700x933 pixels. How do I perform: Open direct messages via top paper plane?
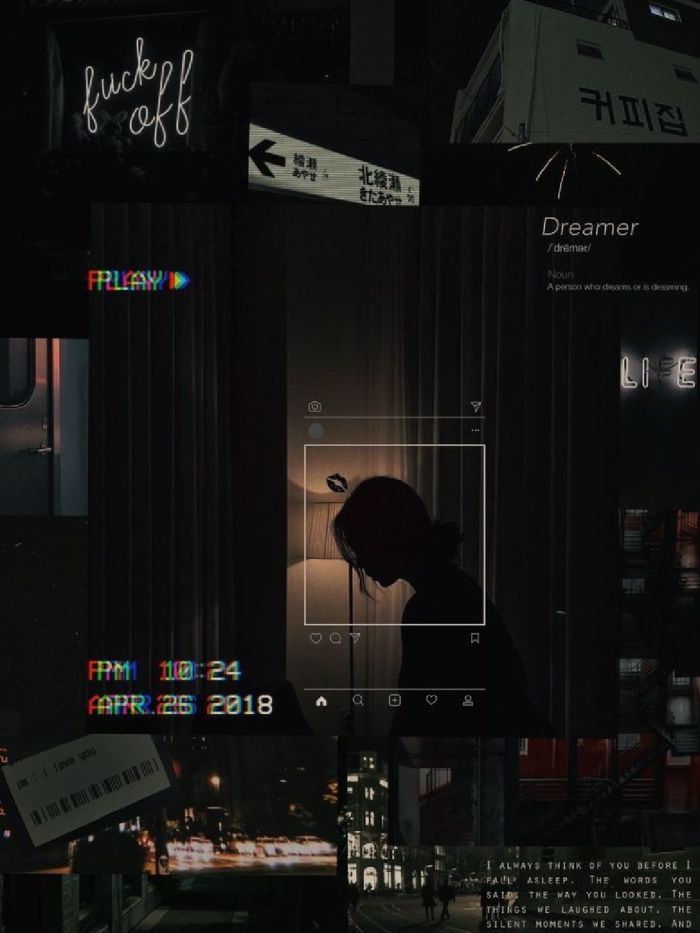point(476,407)
